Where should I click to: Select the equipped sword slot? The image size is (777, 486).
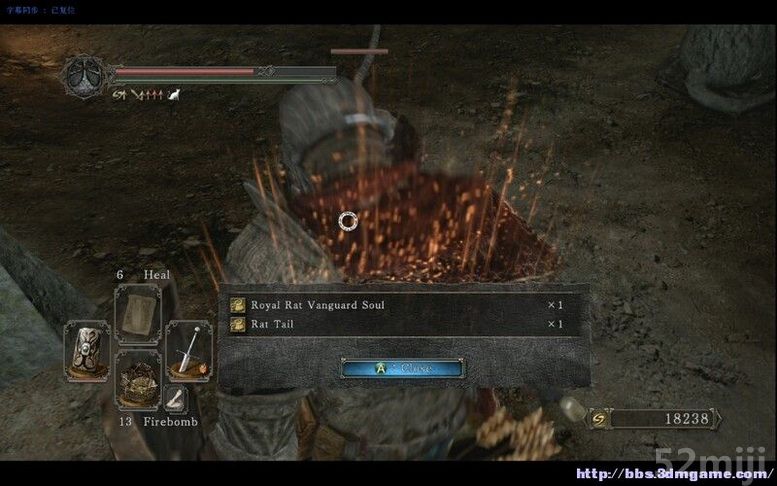tap(188, 350)
